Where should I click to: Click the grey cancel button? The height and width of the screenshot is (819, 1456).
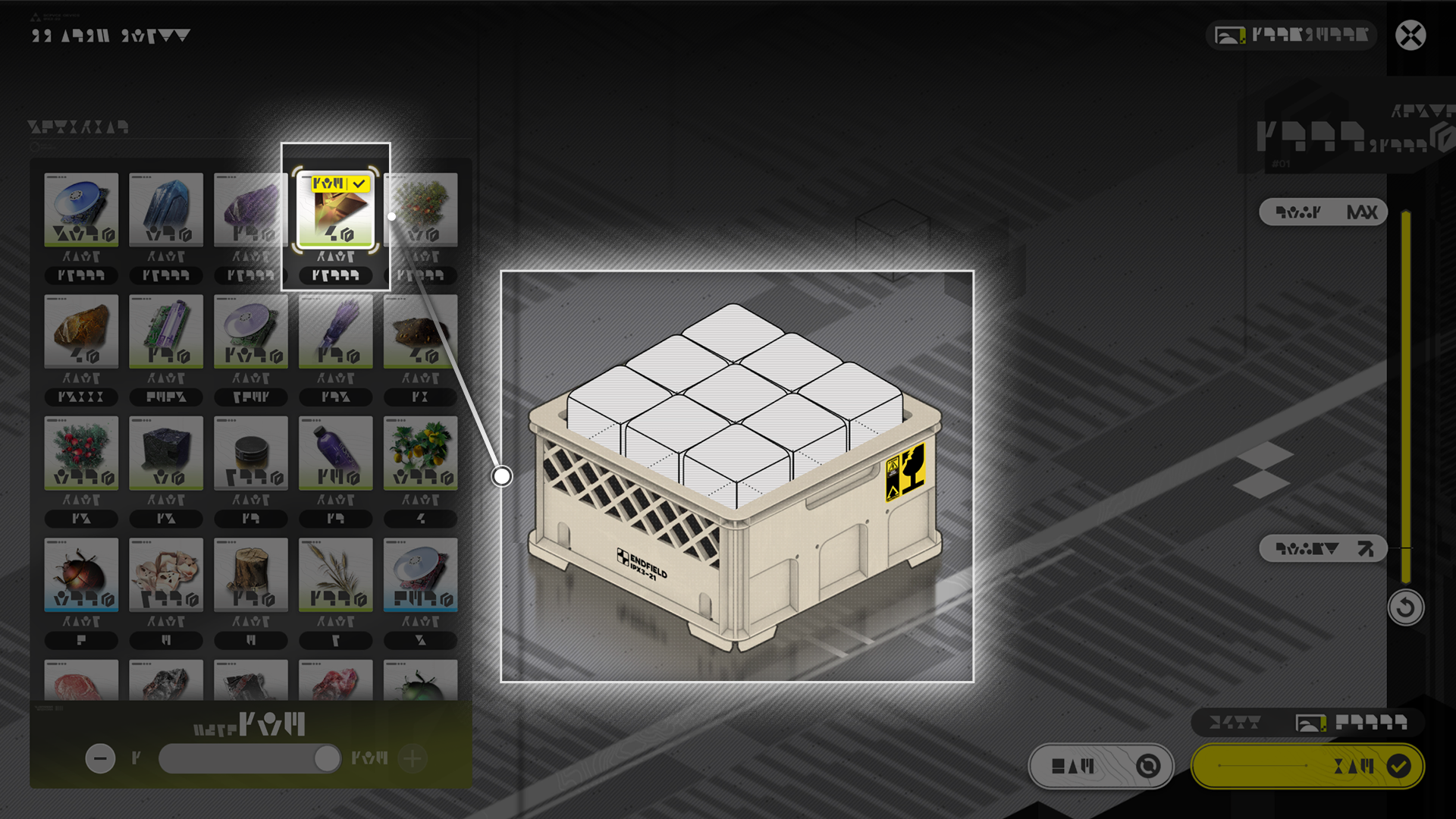[x=1101, y=767]
